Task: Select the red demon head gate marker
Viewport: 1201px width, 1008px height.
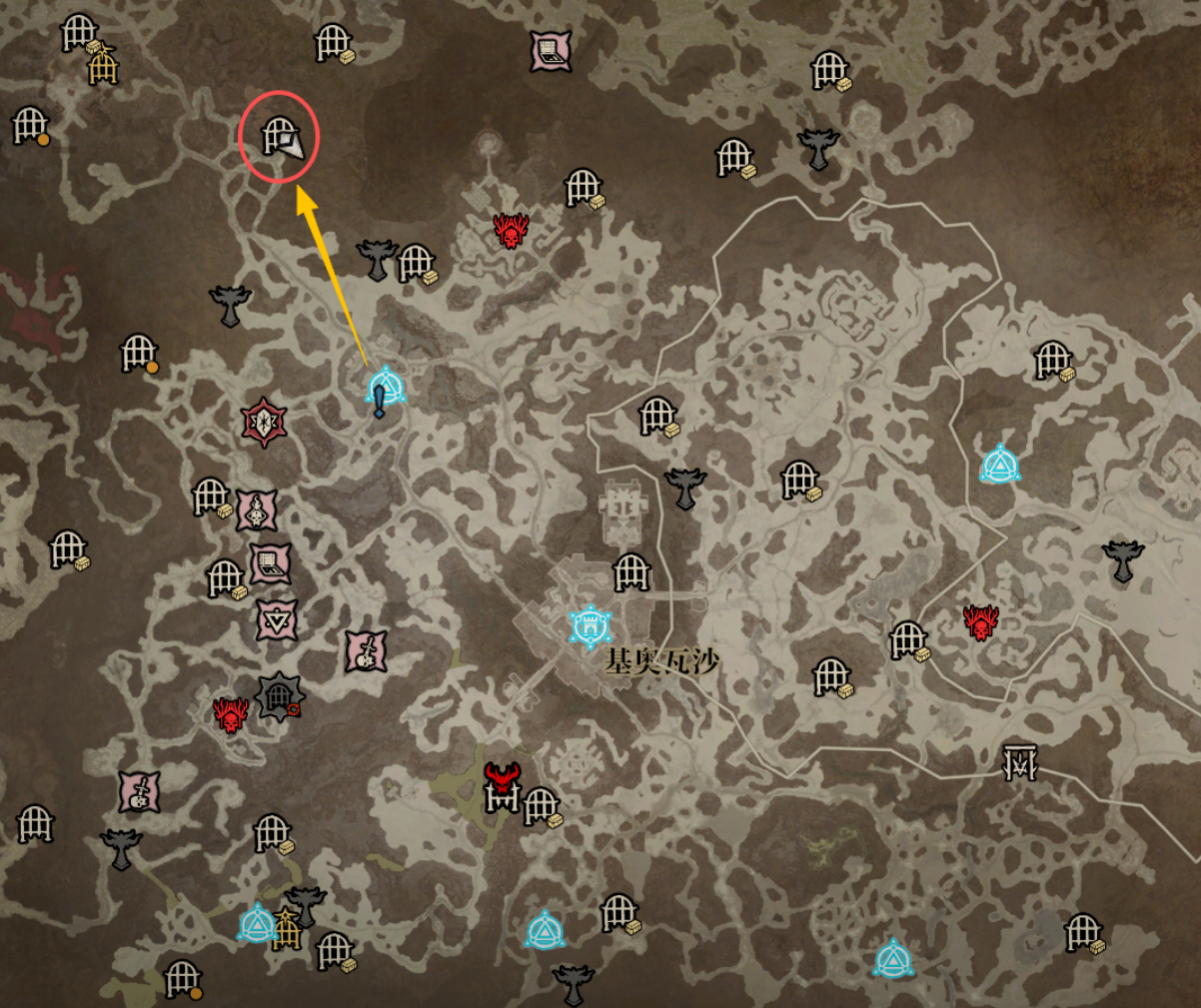Action: [501, 785]
